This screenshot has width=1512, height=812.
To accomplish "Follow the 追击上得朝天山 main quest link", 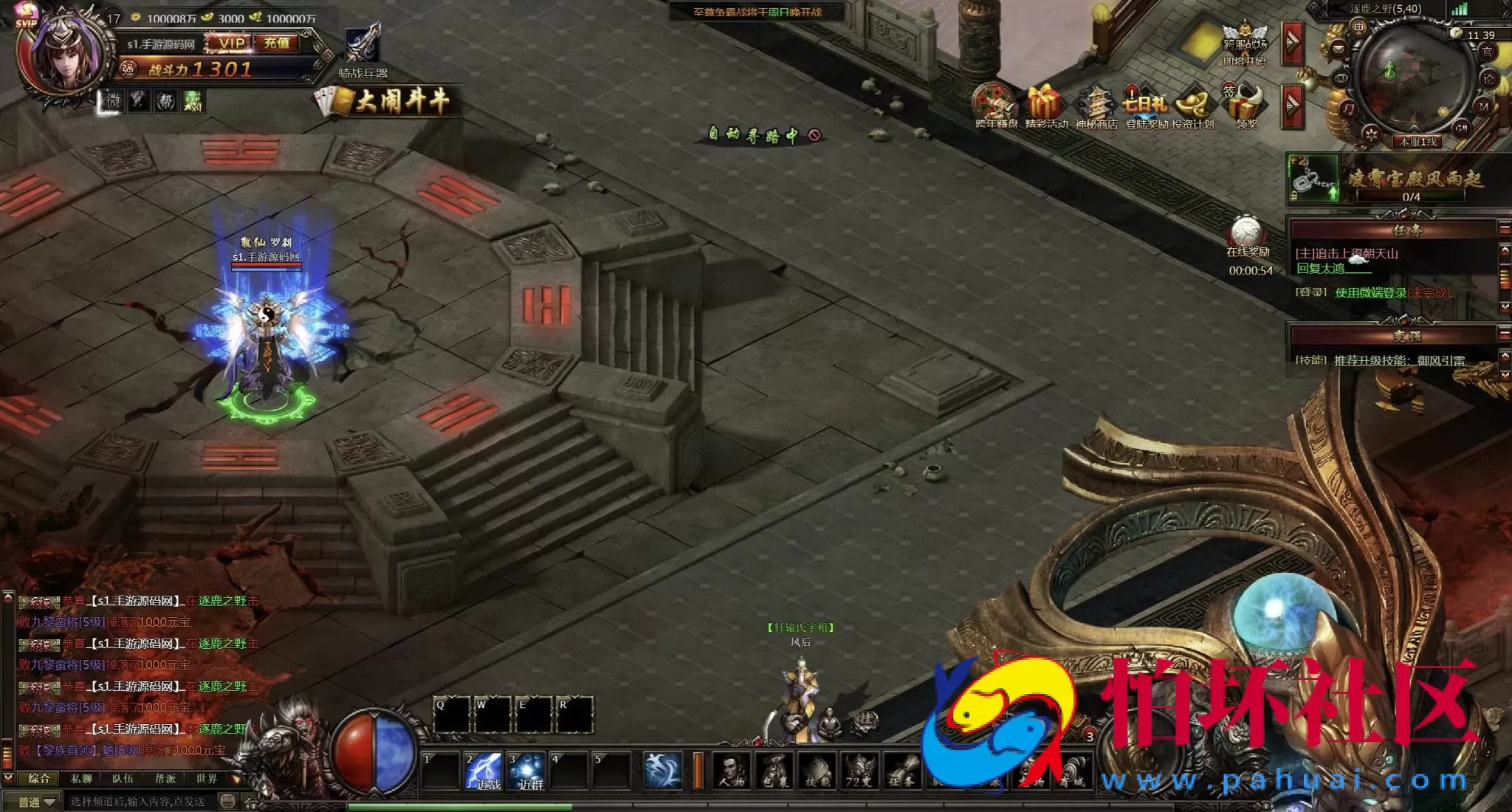I will [1347, 253].
